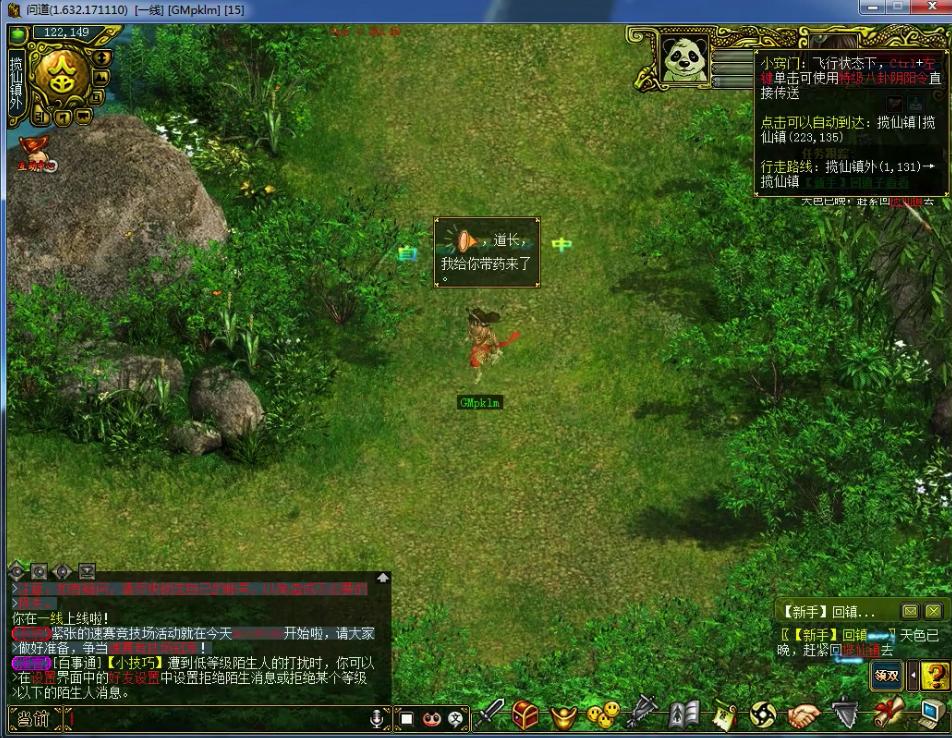The width and height of the screenshot is (952, 738).
Task: Expand the chat log with the up arrow
Action: (382, 577)
